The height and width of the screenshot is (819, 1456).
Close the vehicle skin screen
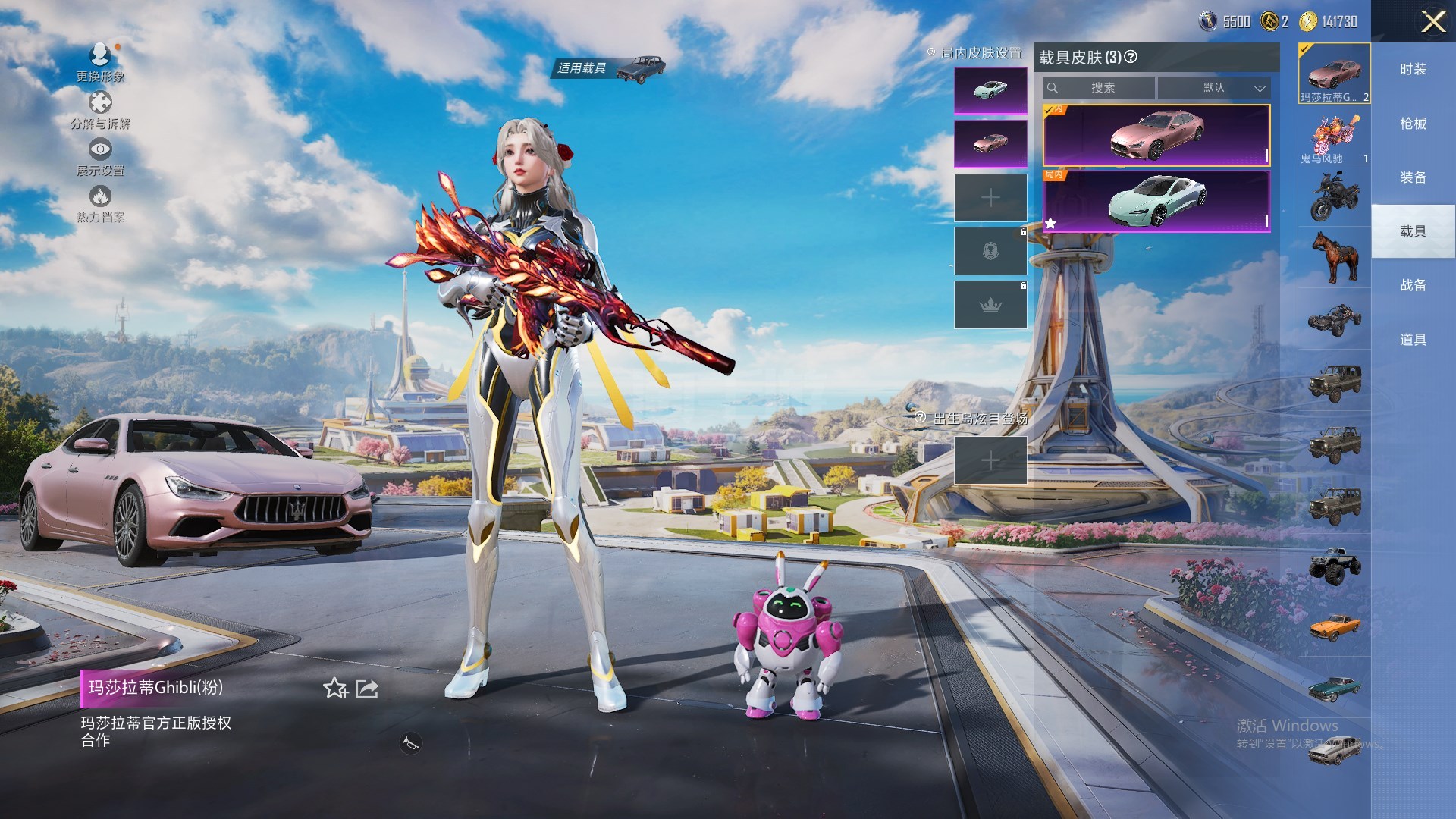click(x=1432, y=21)
